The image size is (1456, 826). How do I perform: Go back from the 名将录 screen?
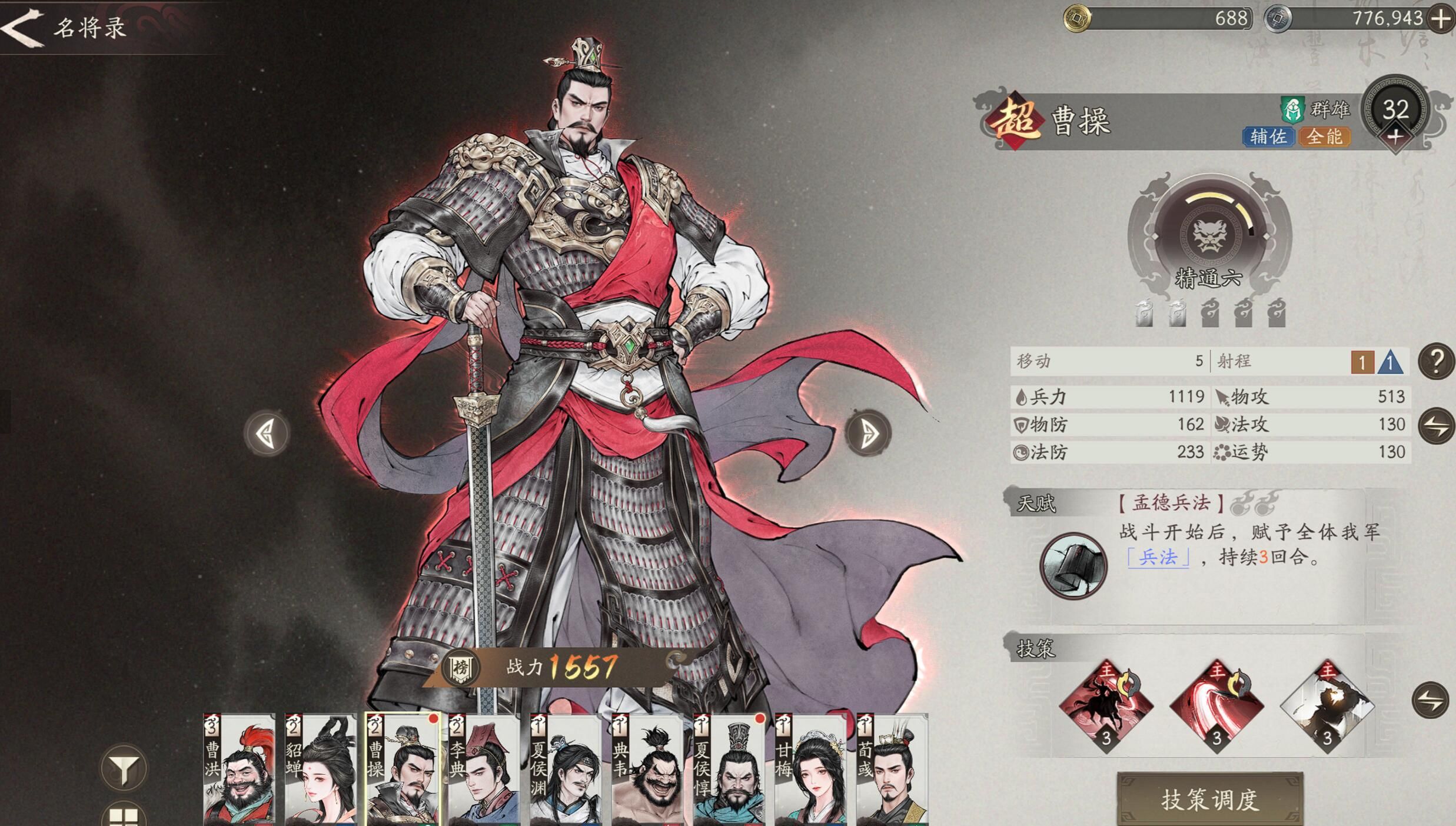point(22,27)
